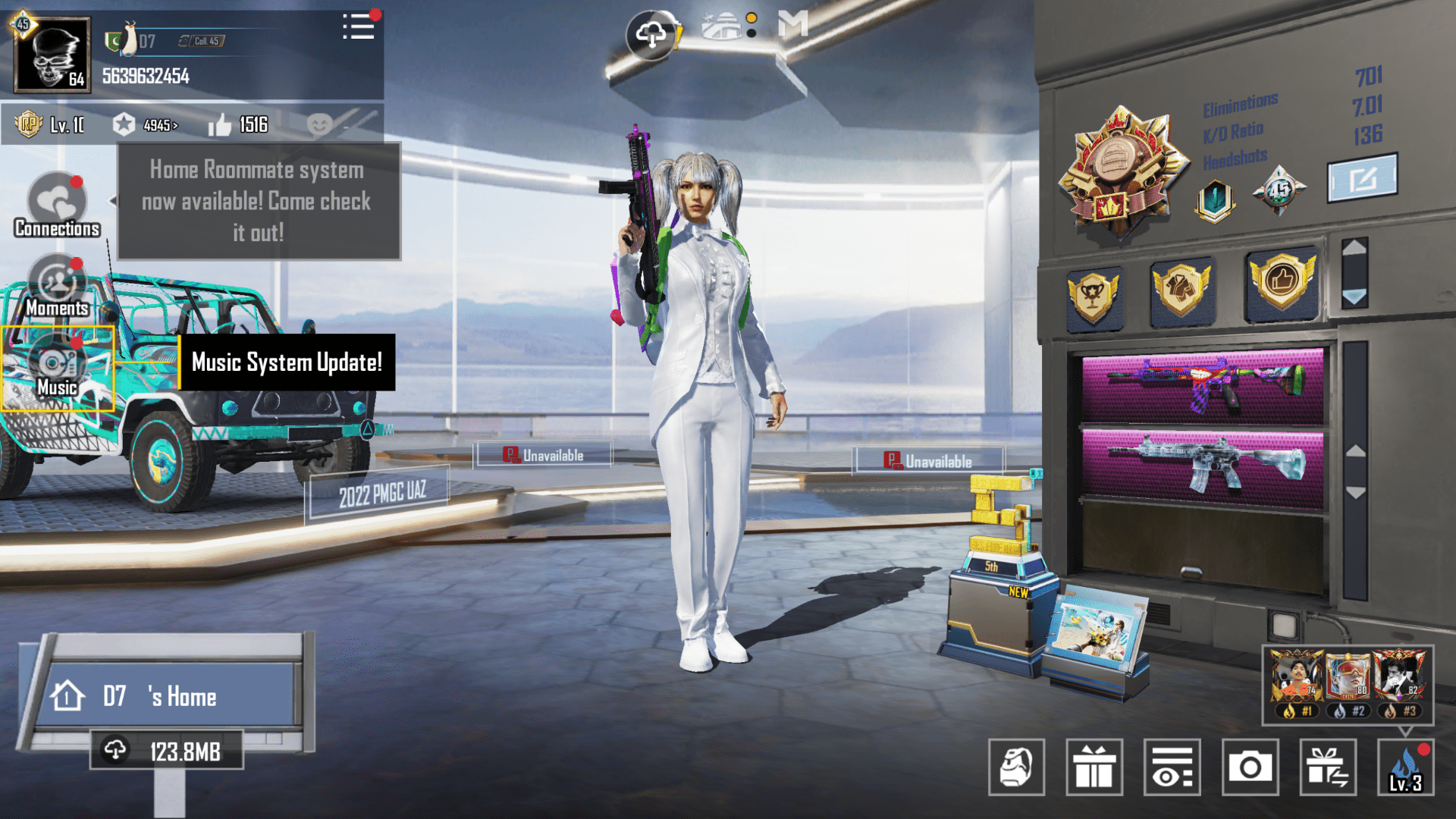Select the camera screenshot icon
The image size is (1456, 819).
click(x=1250, y=768)
